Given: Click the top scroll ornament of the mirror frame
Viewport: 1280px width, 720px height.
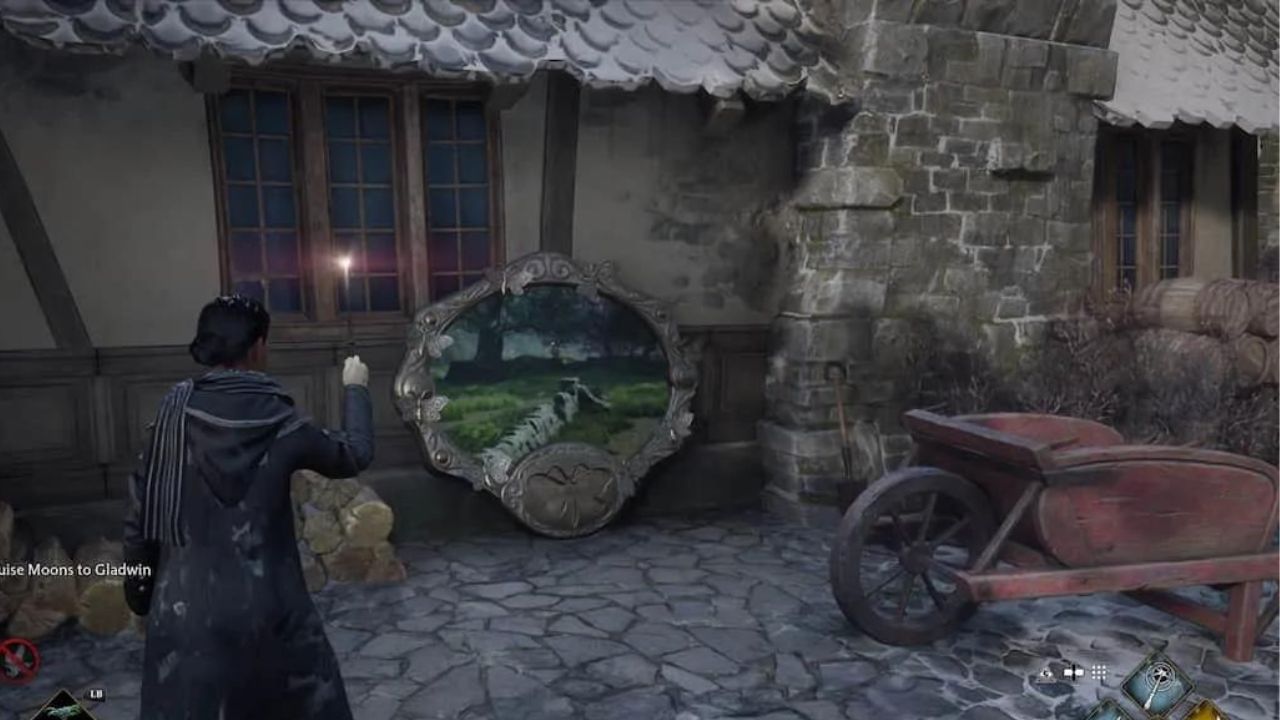Looking at the screenshot, I should tap(545, 268).
